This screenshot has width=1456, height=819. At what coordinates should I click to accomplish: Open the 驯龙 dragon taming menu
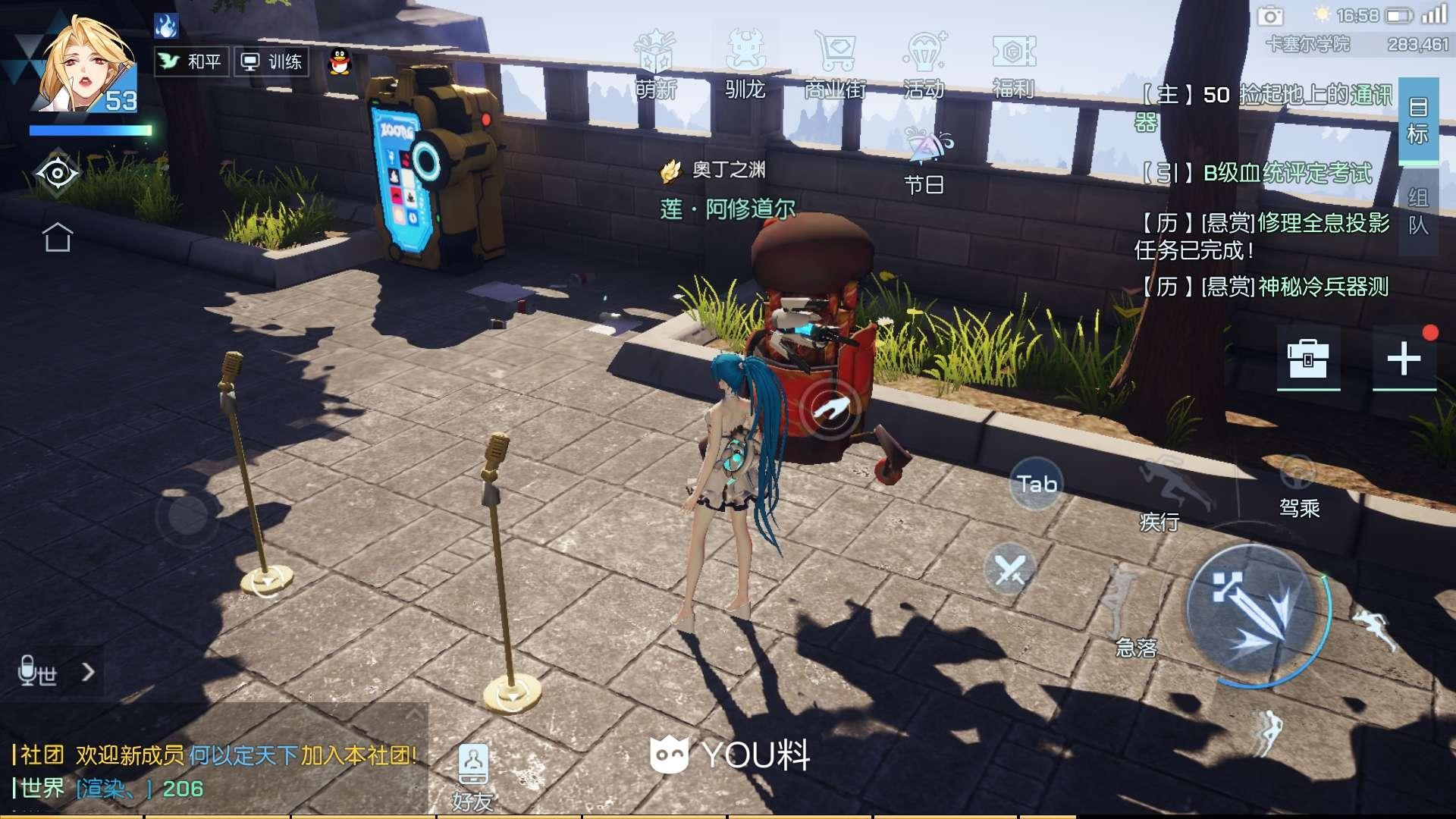(745, 65)
